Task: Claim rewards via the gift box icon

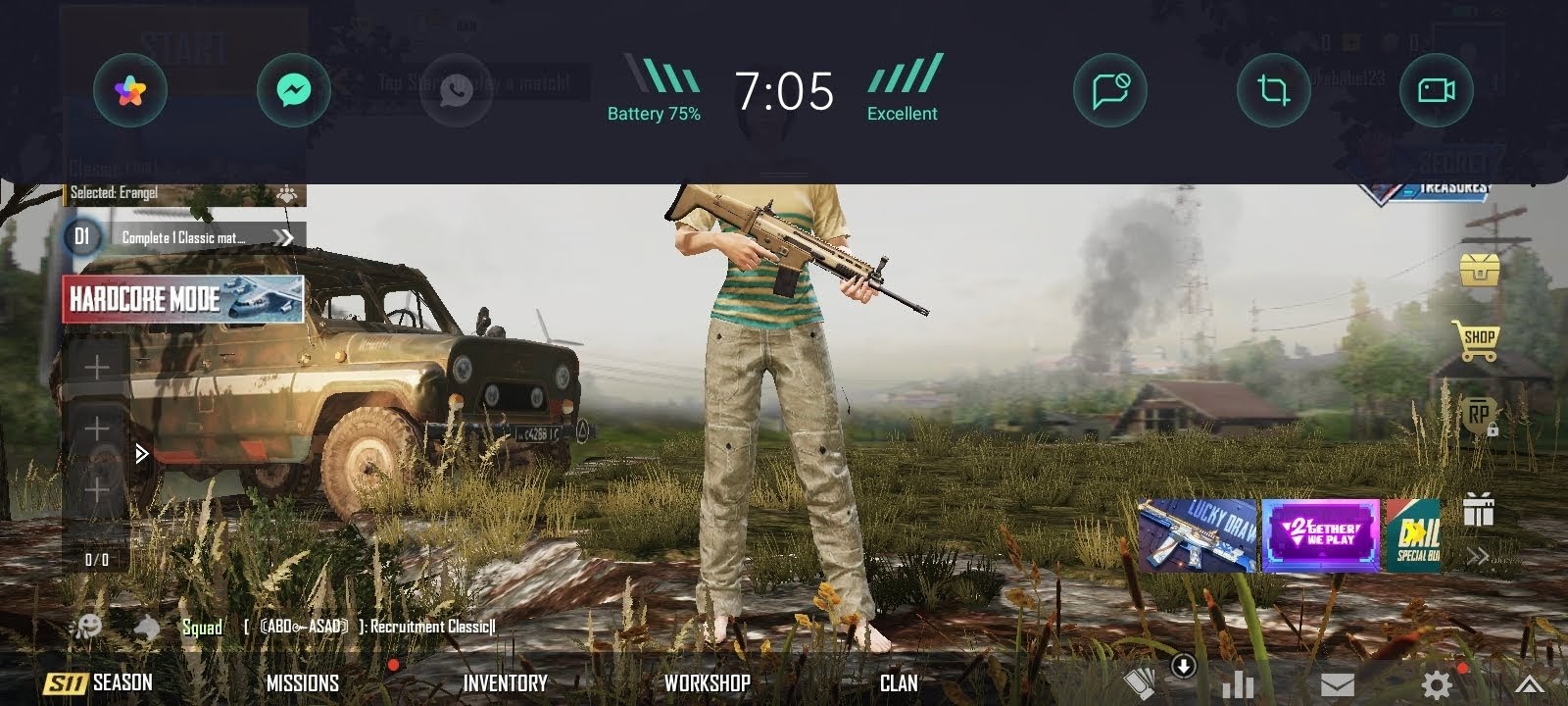Action: [x=1478, y=510]
